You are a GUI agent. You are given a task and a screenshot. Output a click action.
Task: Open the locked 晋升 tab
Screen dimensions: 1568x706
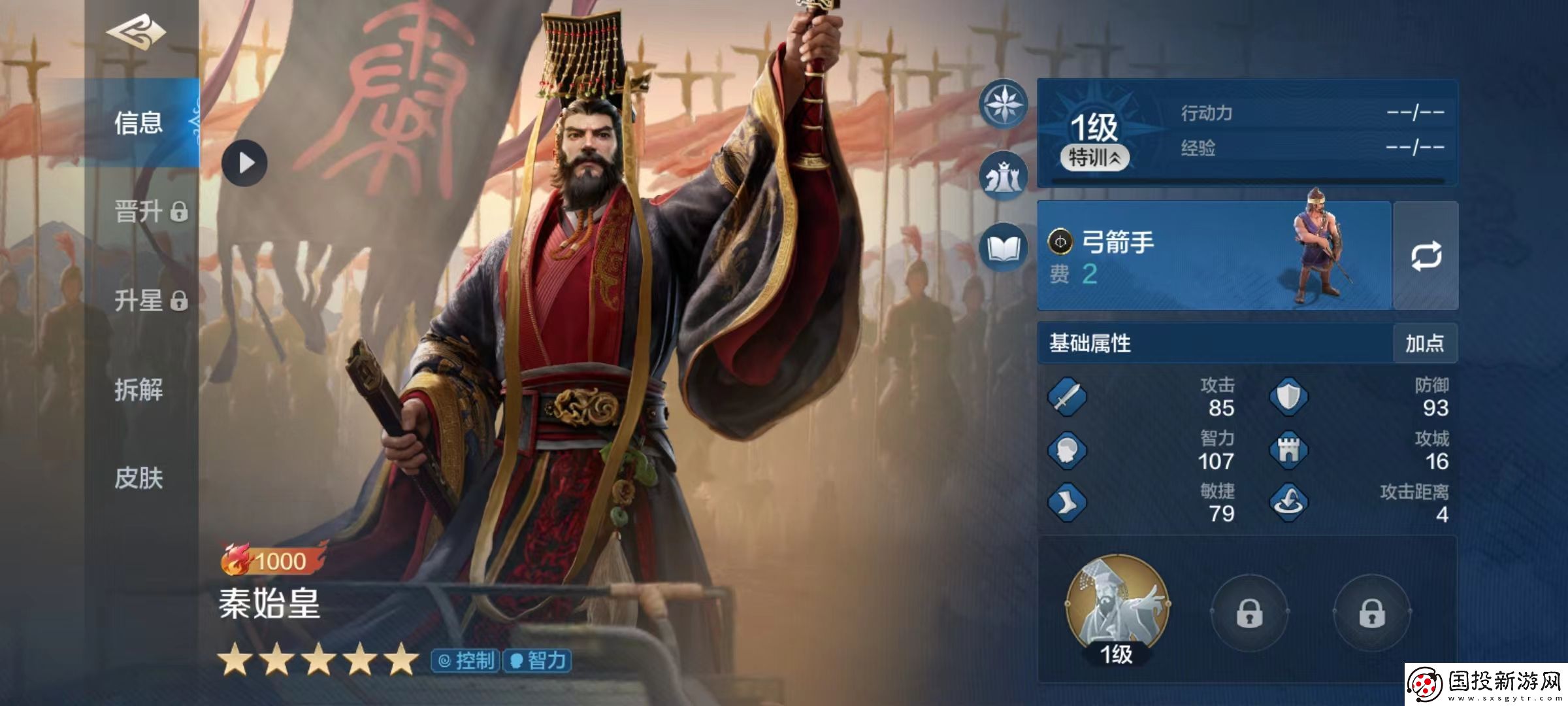(x=150, y=211)
